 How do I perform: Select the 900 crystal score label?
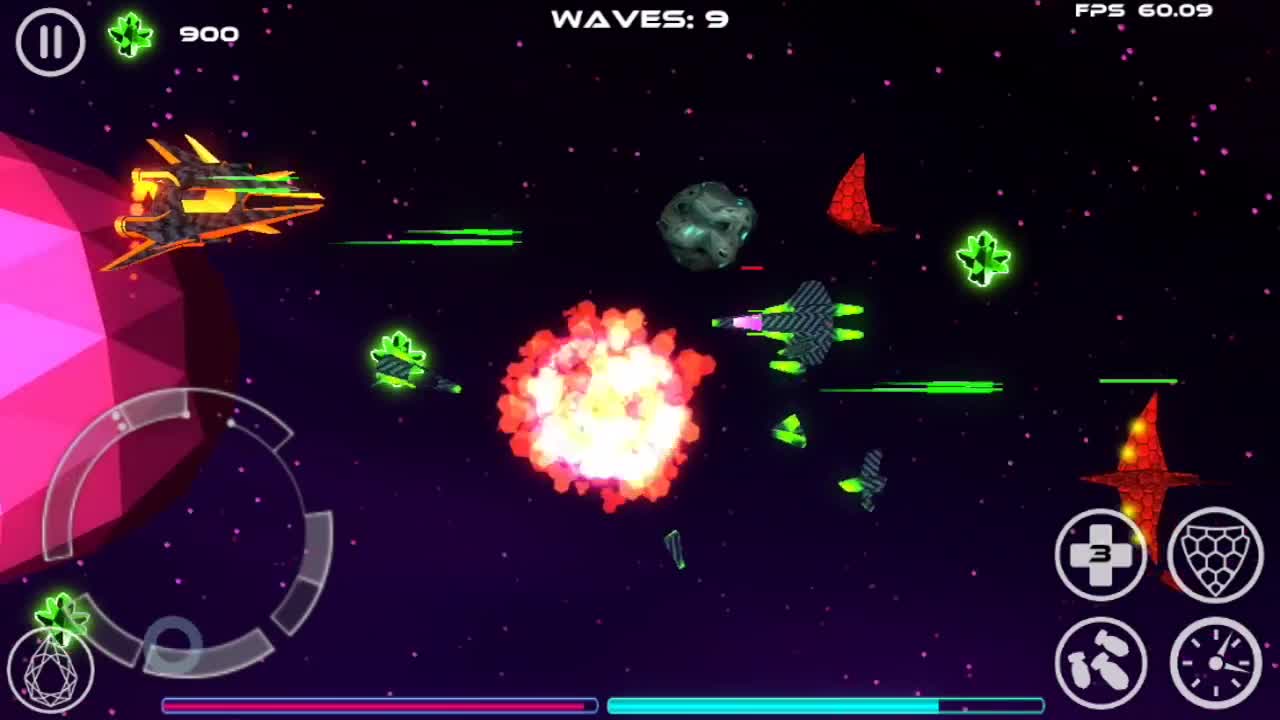pyautogui.click(x=208, y=32)
